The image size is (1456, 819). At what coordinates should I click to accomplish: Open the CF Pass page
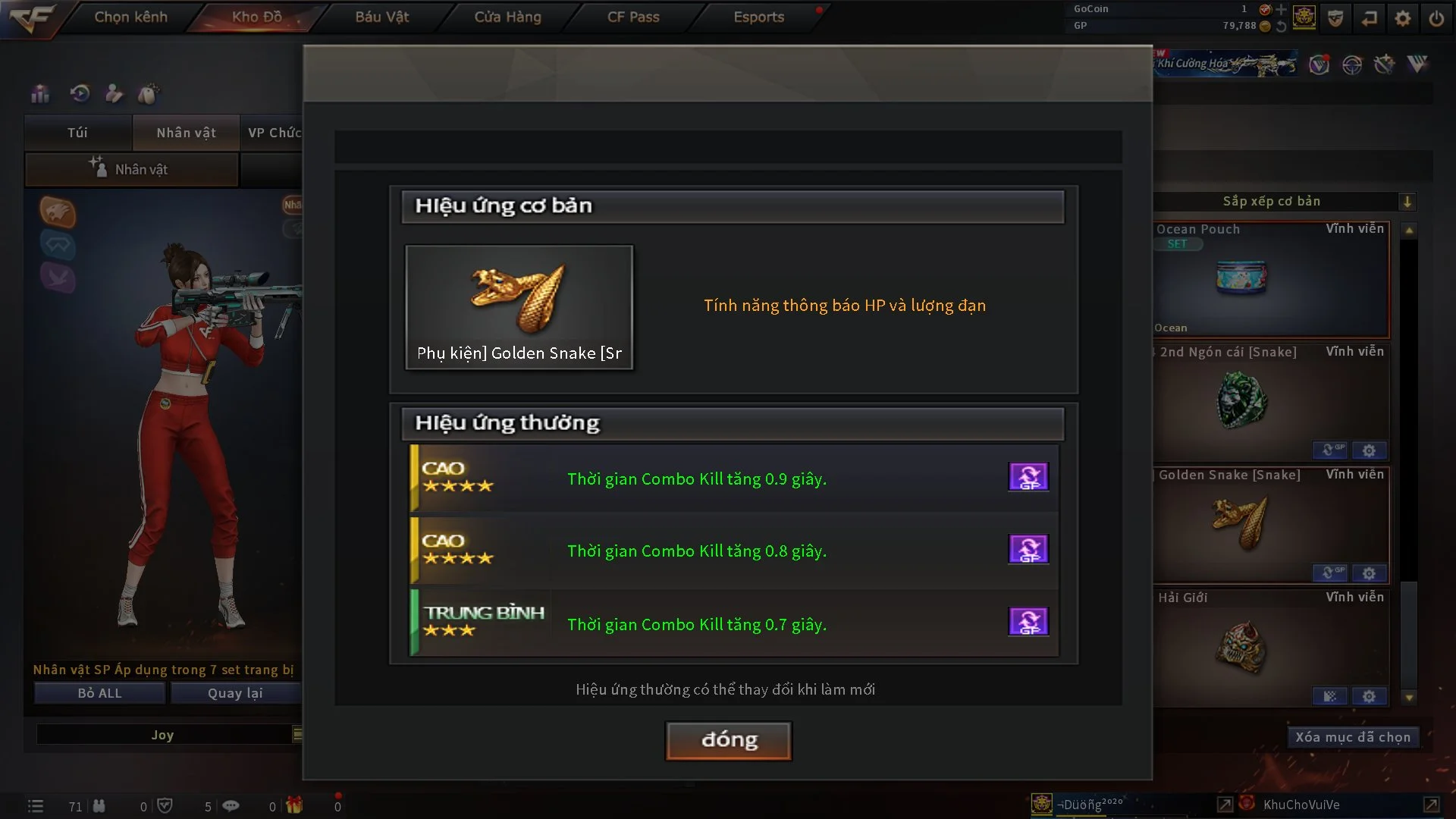click(x=633, y=17)
